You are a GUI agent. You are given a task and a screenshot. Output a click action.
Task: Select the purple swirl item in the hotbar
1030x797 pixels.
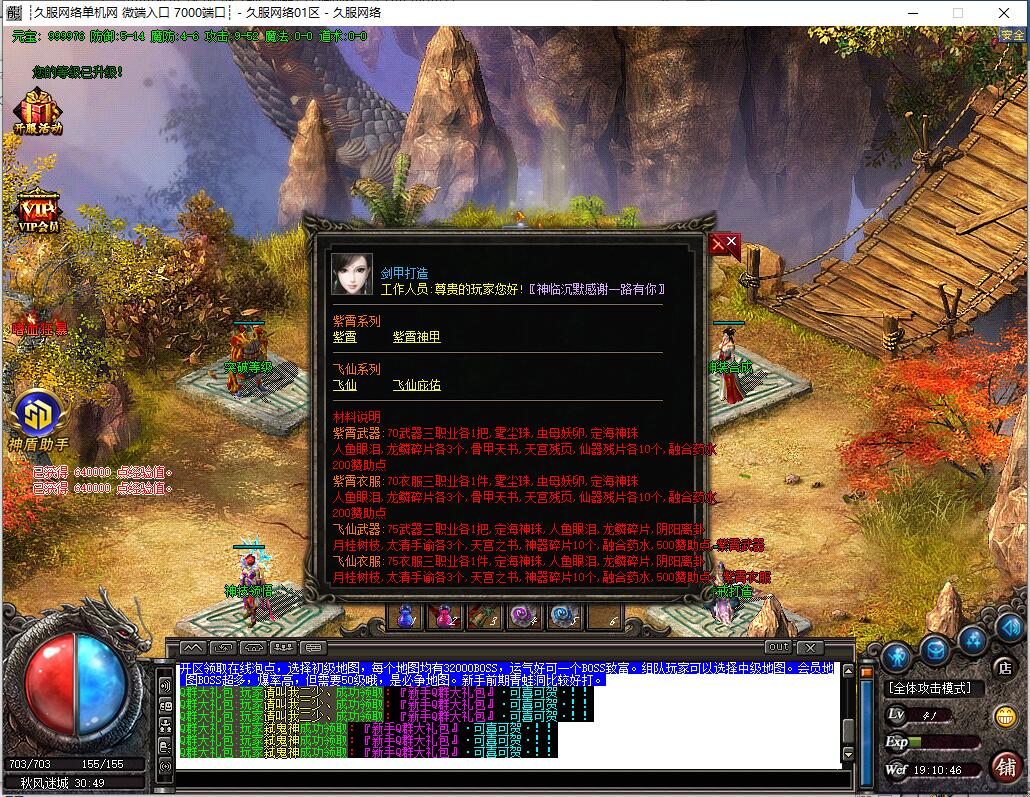point(522,616)
